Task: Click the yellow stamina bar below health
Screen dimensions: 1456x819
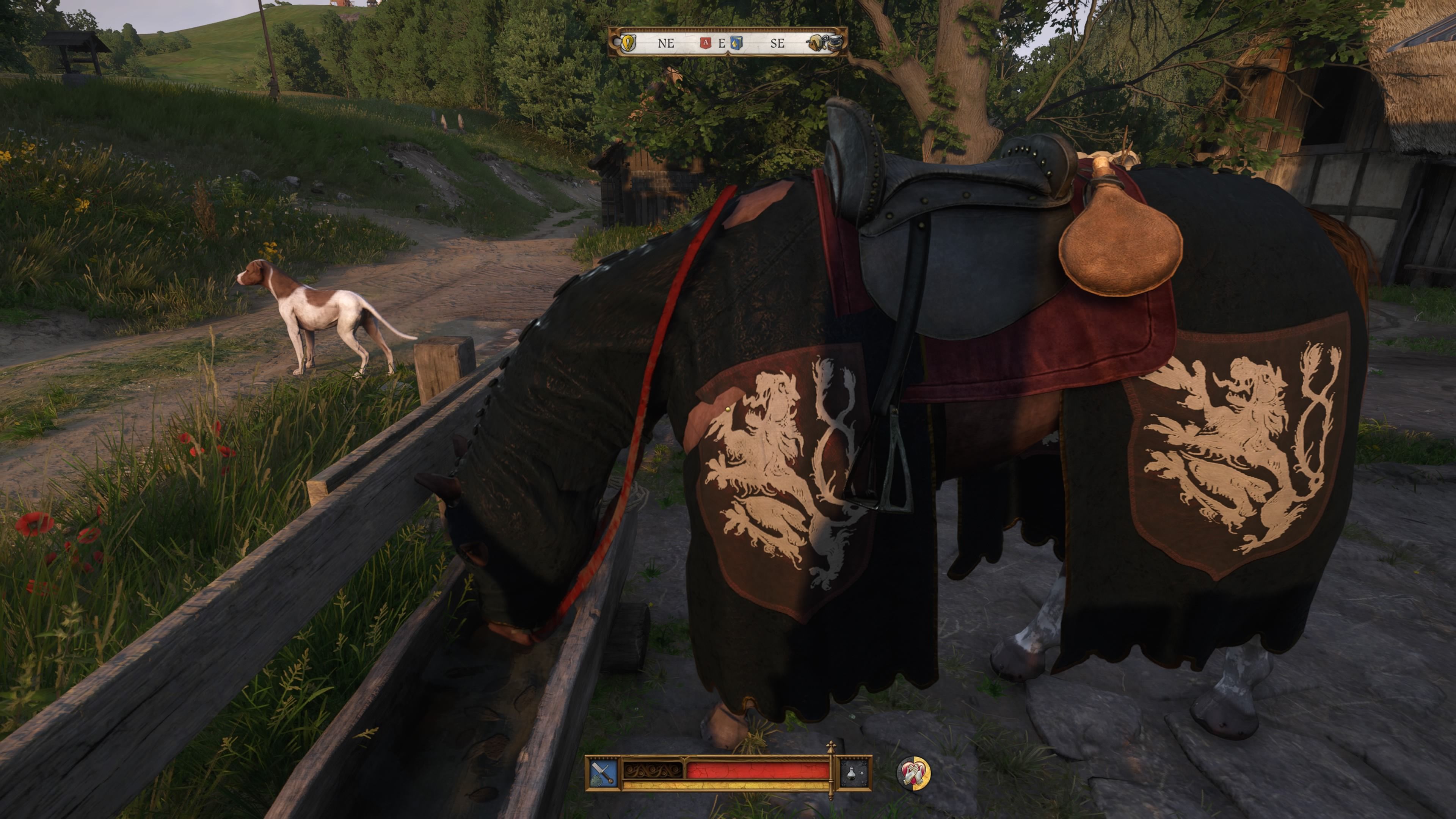Action: click(735, 786)
